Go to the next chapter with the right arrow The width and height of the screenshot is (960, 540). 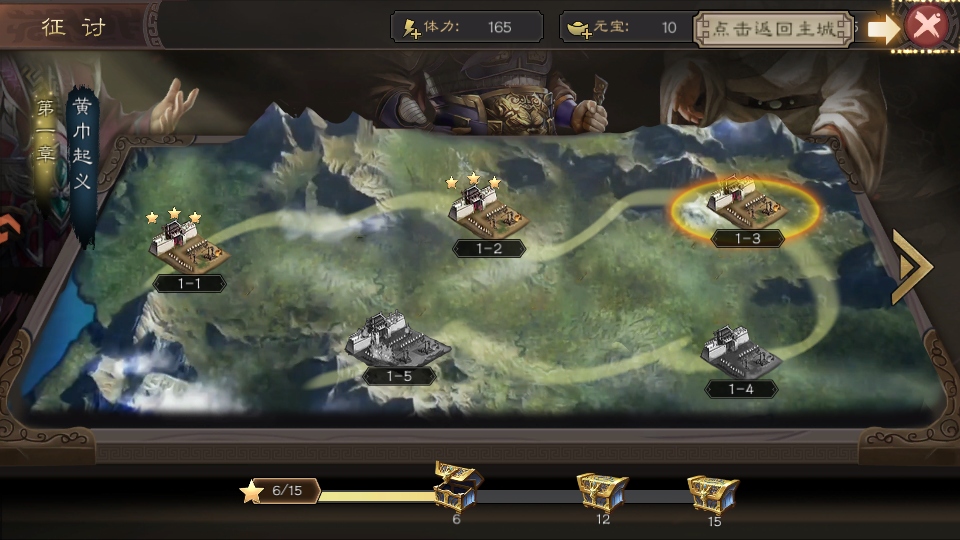911,267
